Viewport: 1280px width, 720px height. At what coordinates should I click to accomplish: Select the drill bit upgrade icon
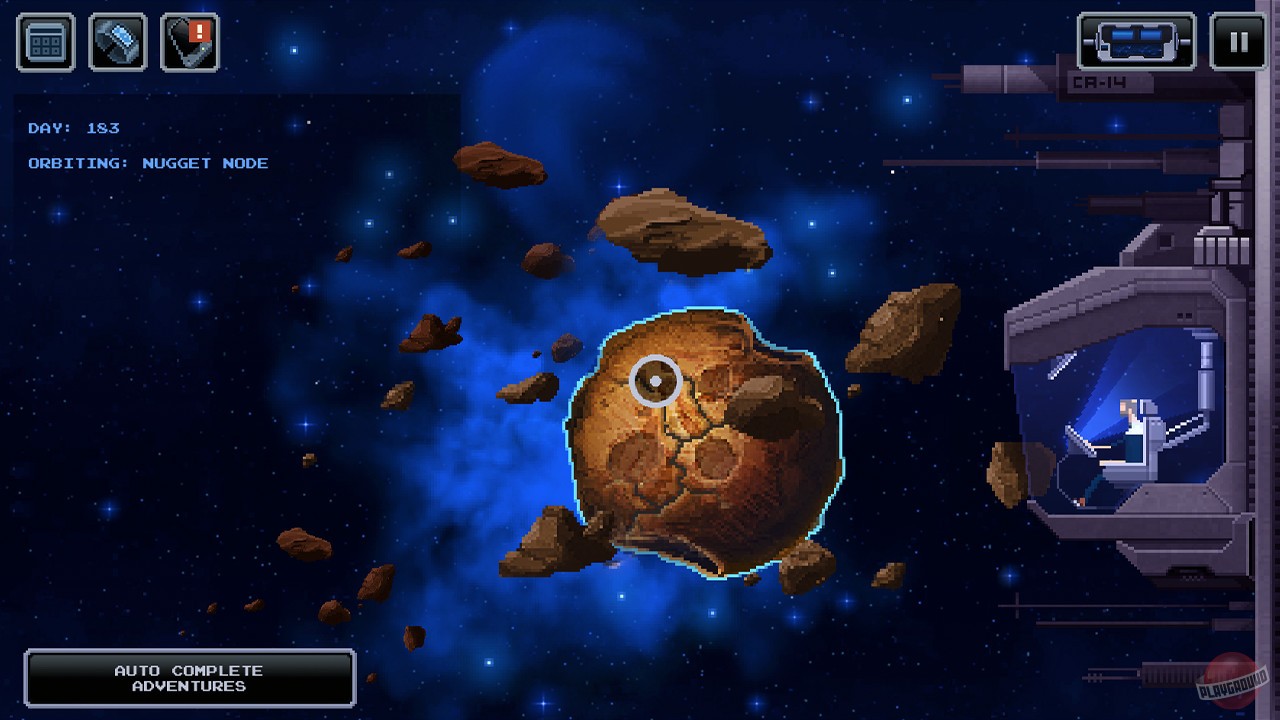pos(116,41)
